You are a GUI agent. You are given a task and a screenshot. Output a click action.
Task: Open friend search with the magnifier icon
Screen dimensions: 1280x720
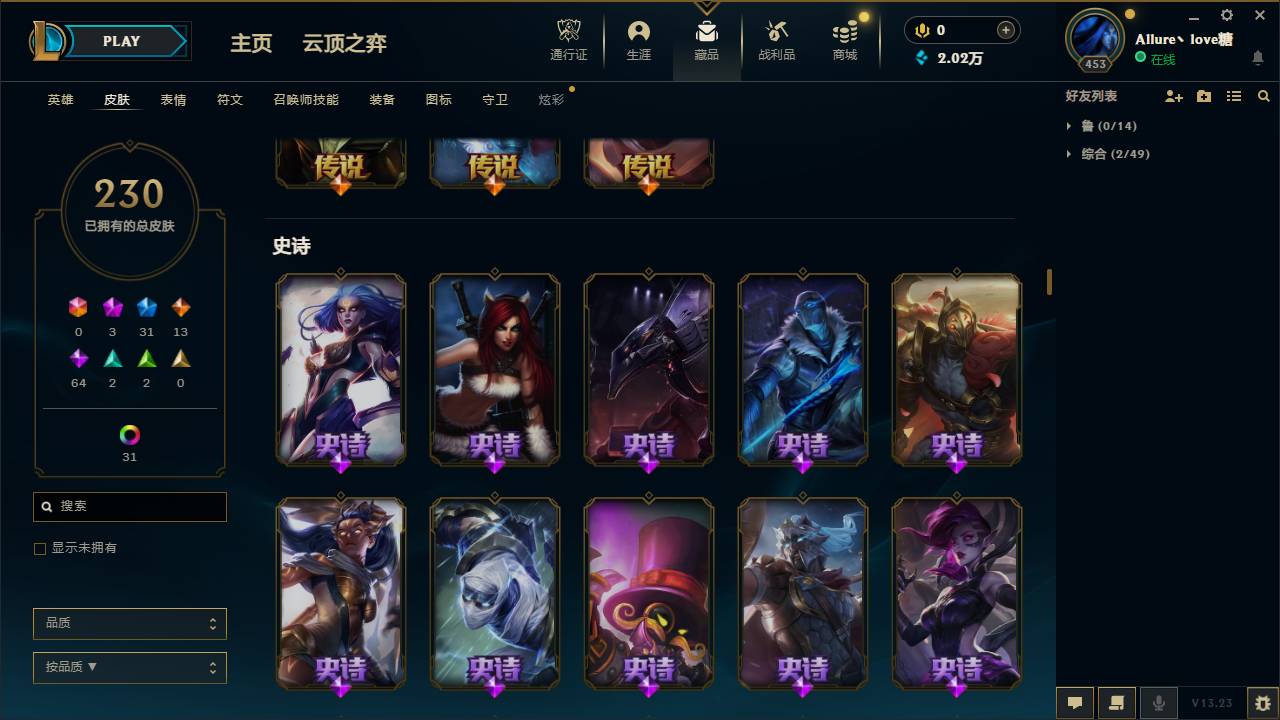tap(1264, 96)
